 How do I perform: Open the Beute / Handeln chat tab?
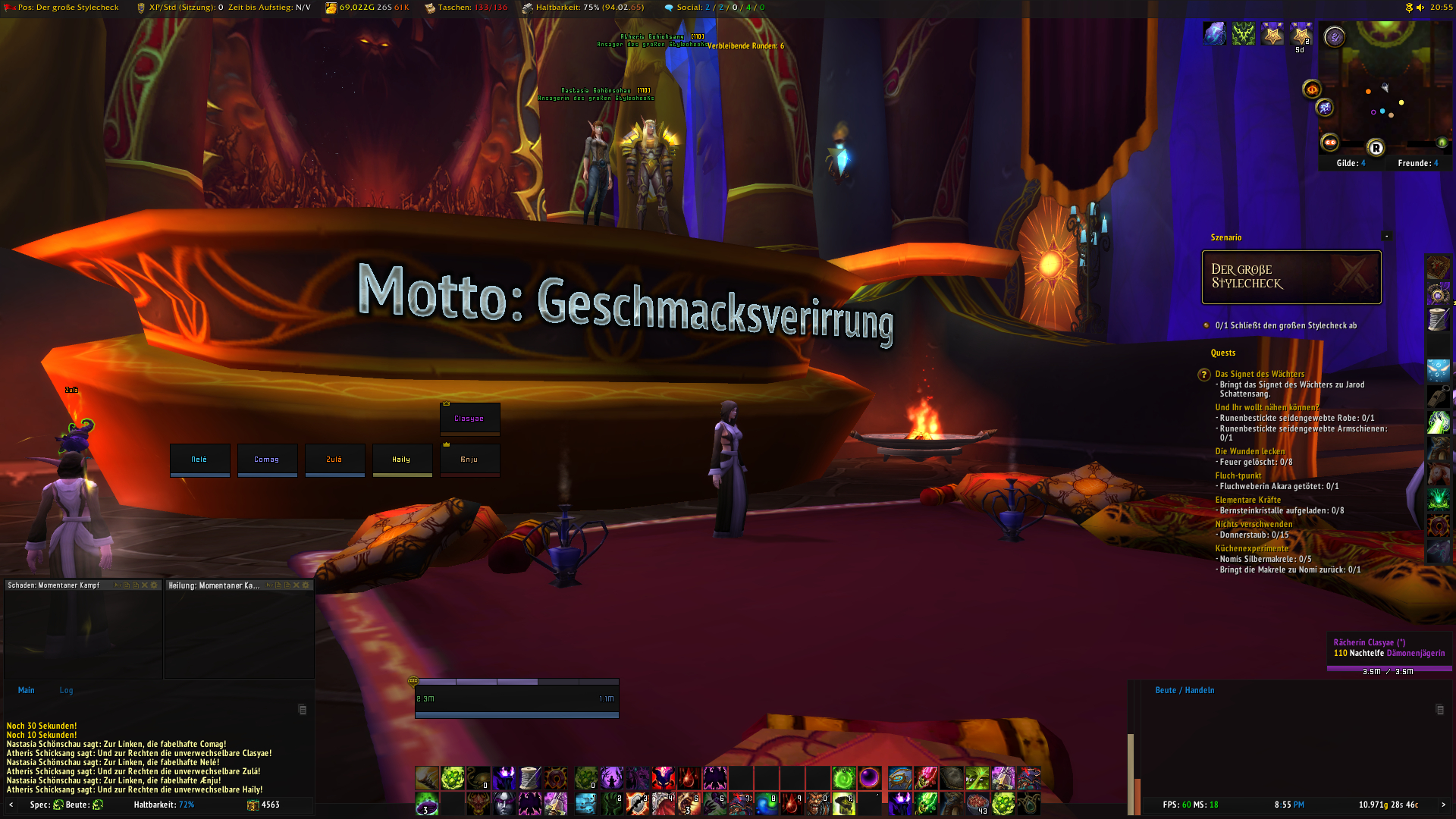1185,690
